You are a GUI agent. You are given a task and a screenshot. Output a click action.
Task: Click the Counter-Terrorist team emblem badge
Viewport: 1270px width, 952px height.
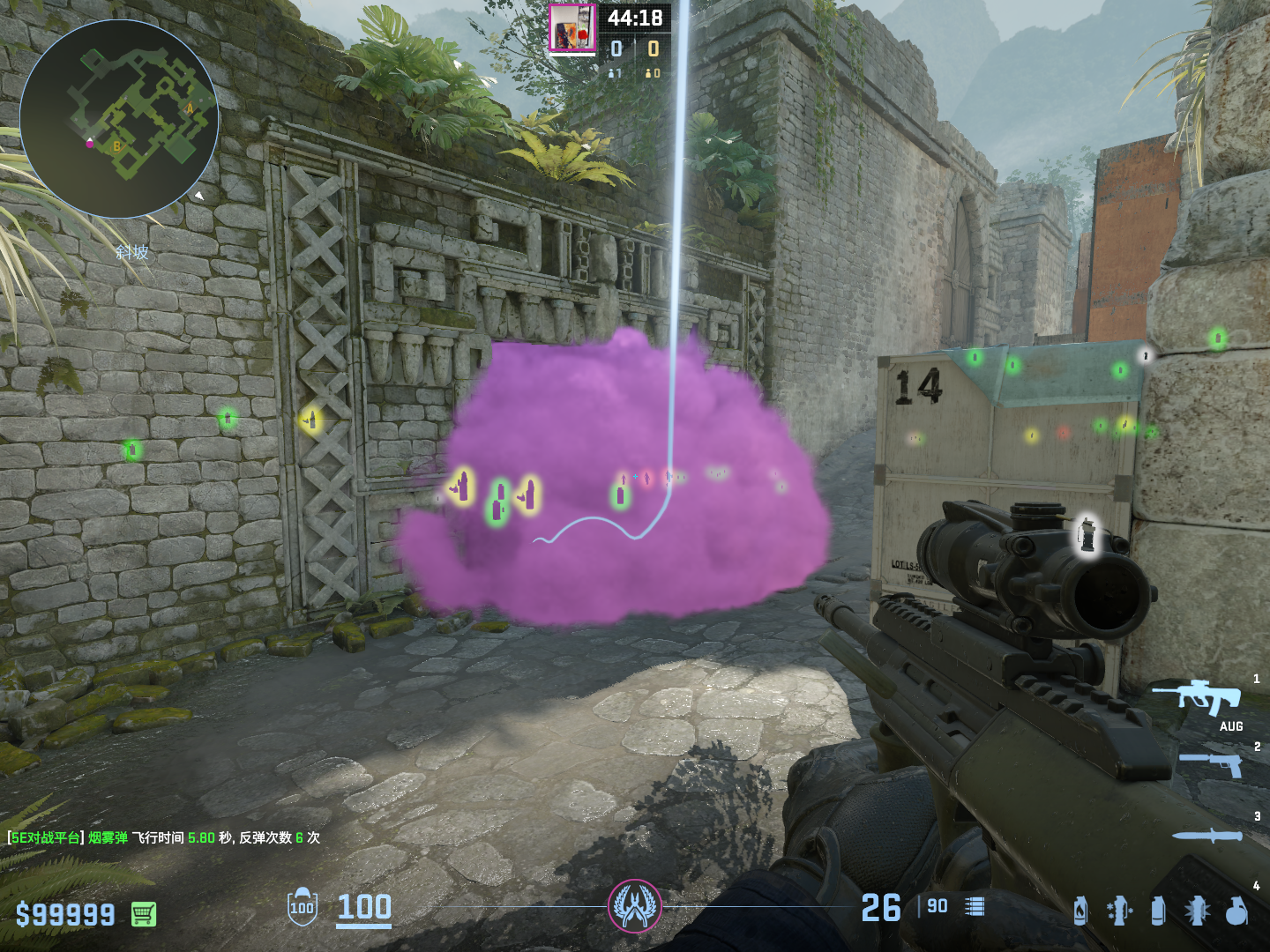634,906
